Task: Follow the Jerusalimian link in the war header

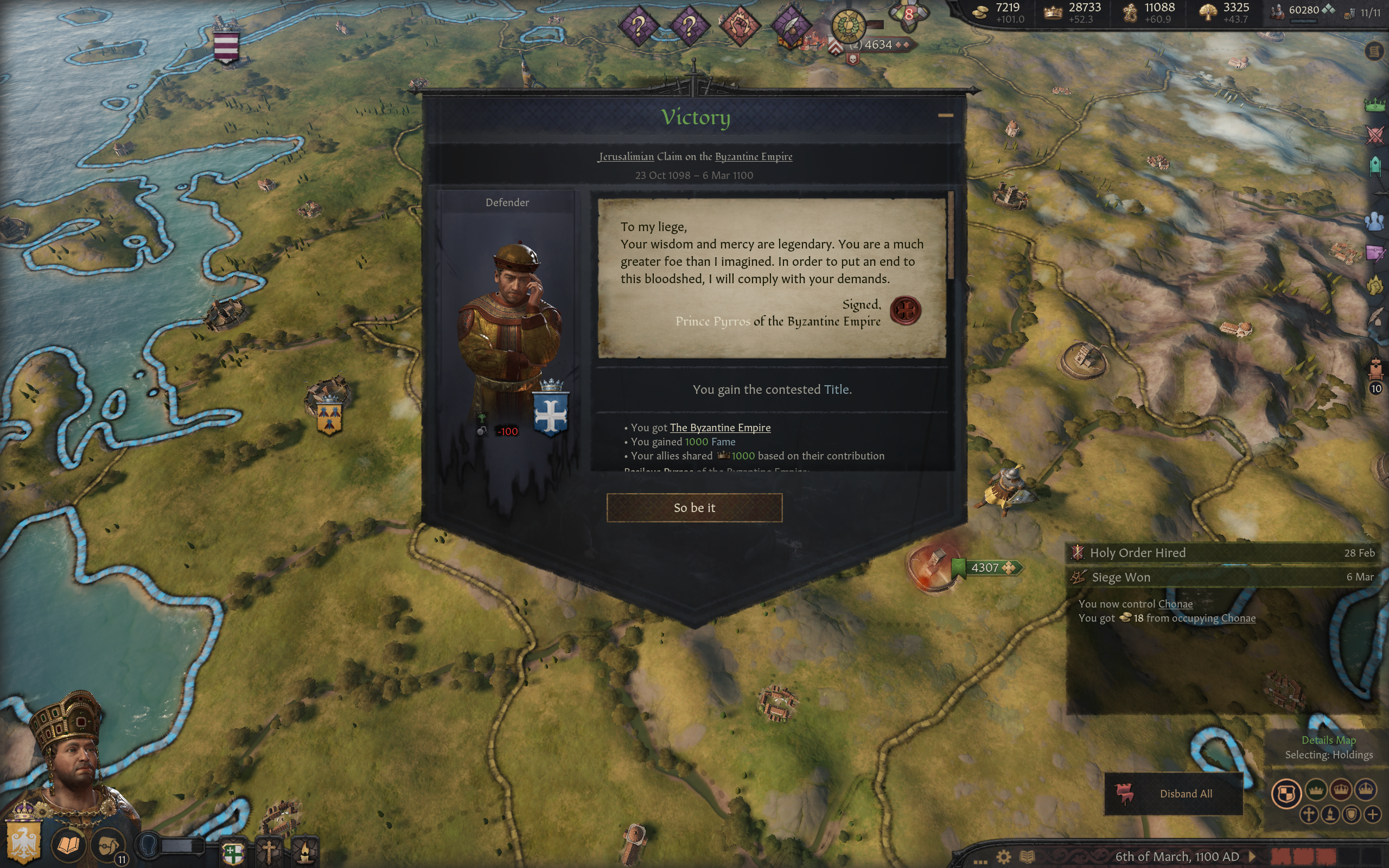Action: [626, 157]
